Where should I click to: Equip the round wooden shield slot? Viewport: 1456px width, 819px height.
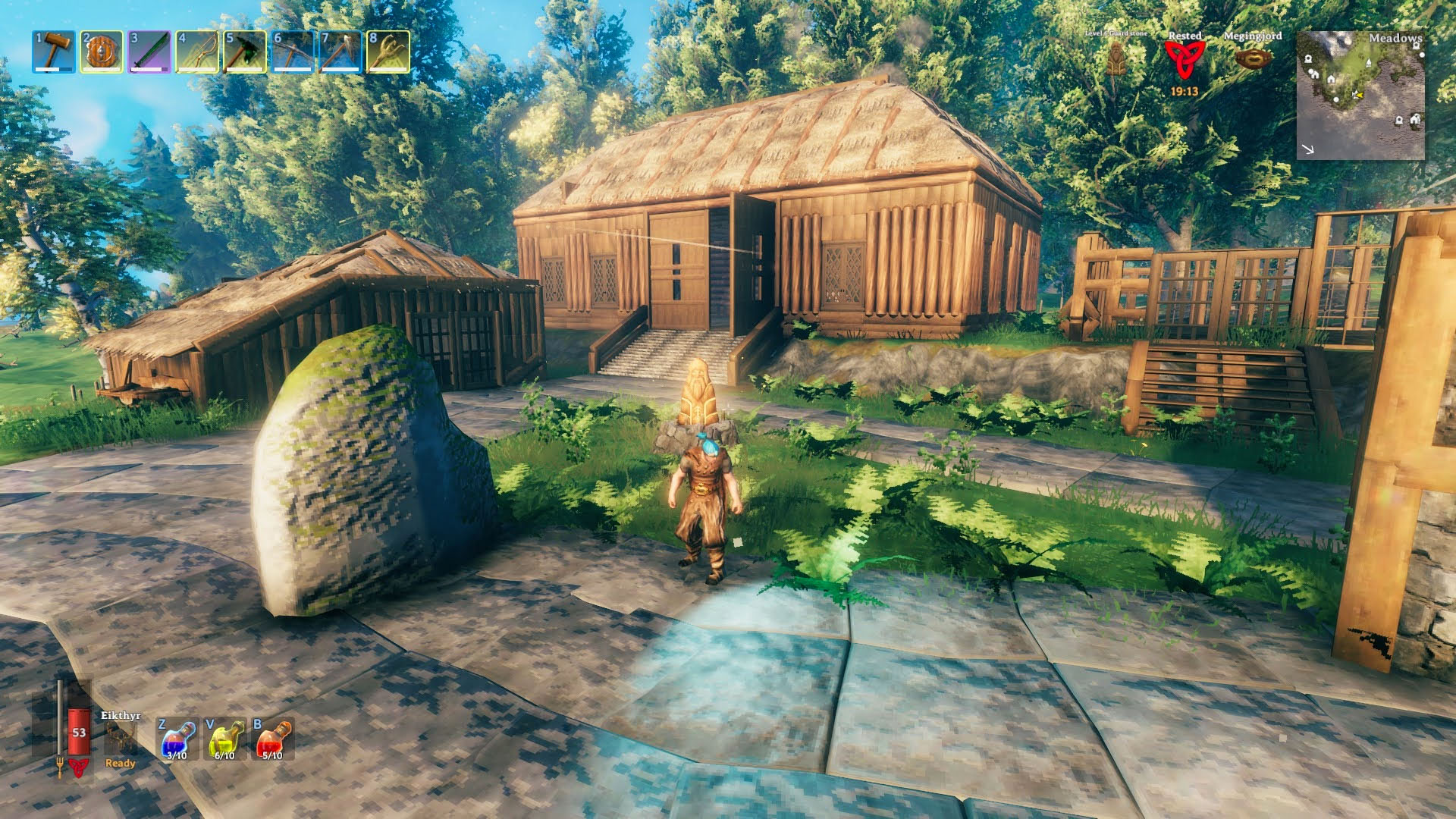tap(101, 52)
